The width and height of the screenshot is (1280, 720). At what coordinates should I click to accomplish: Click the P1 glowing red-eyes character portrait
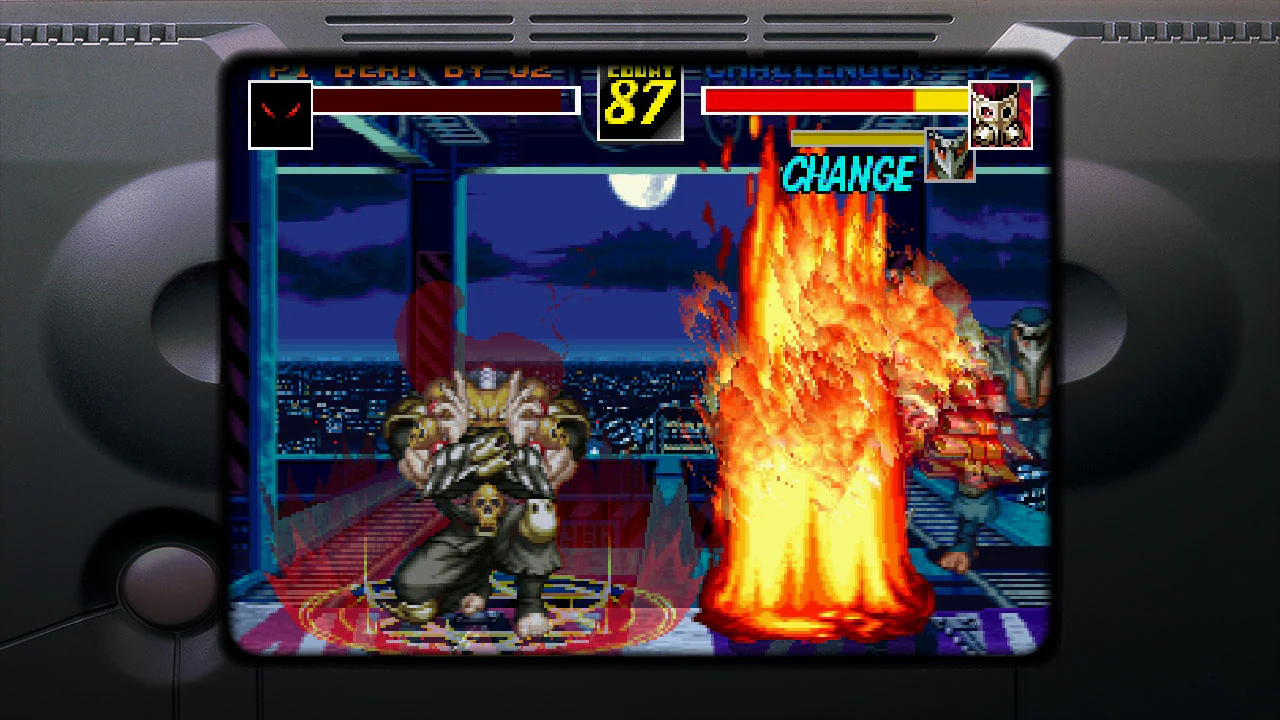tap(280, 112)
